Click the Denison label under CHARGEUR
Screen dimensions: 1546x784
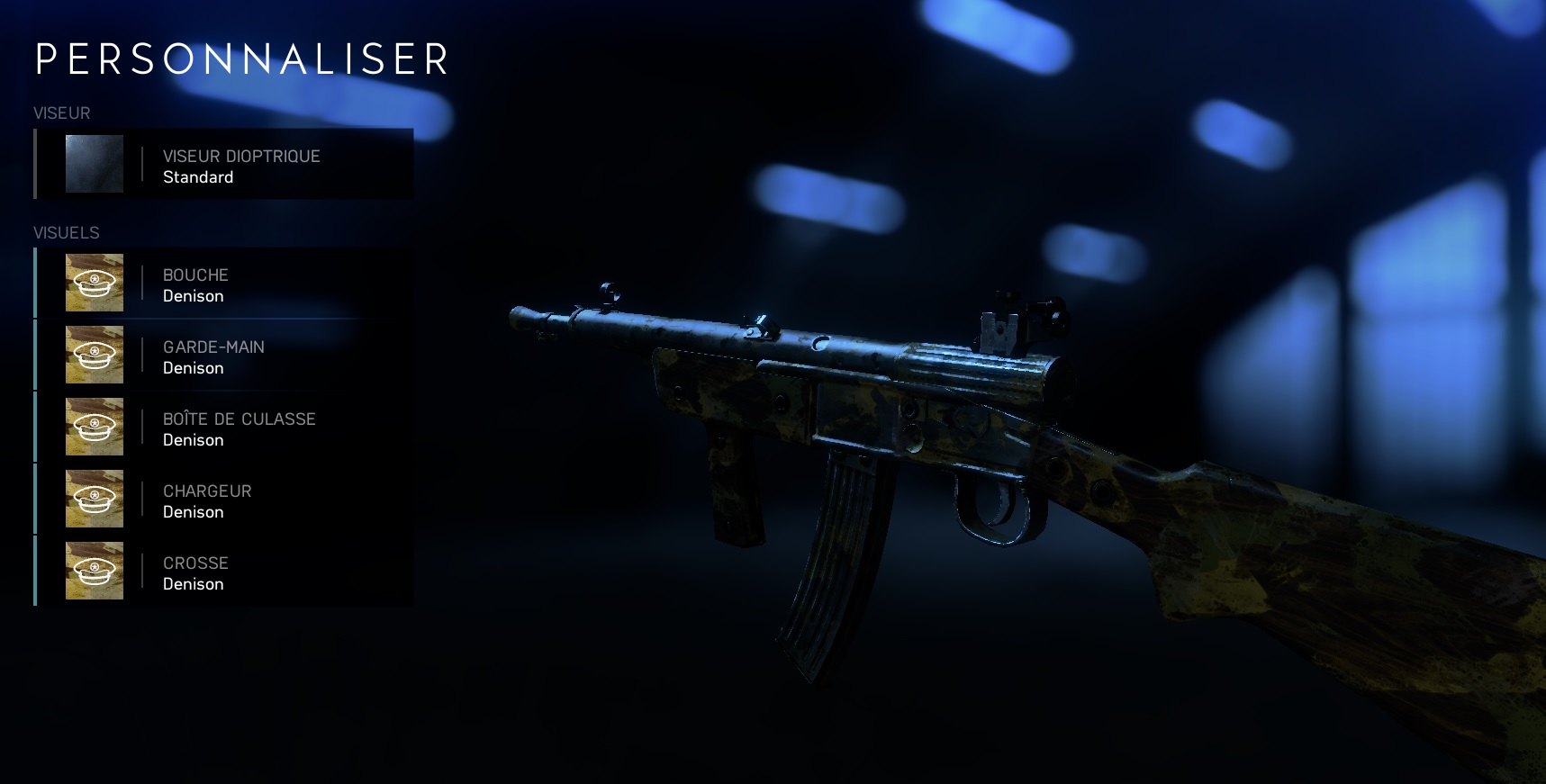193,511
